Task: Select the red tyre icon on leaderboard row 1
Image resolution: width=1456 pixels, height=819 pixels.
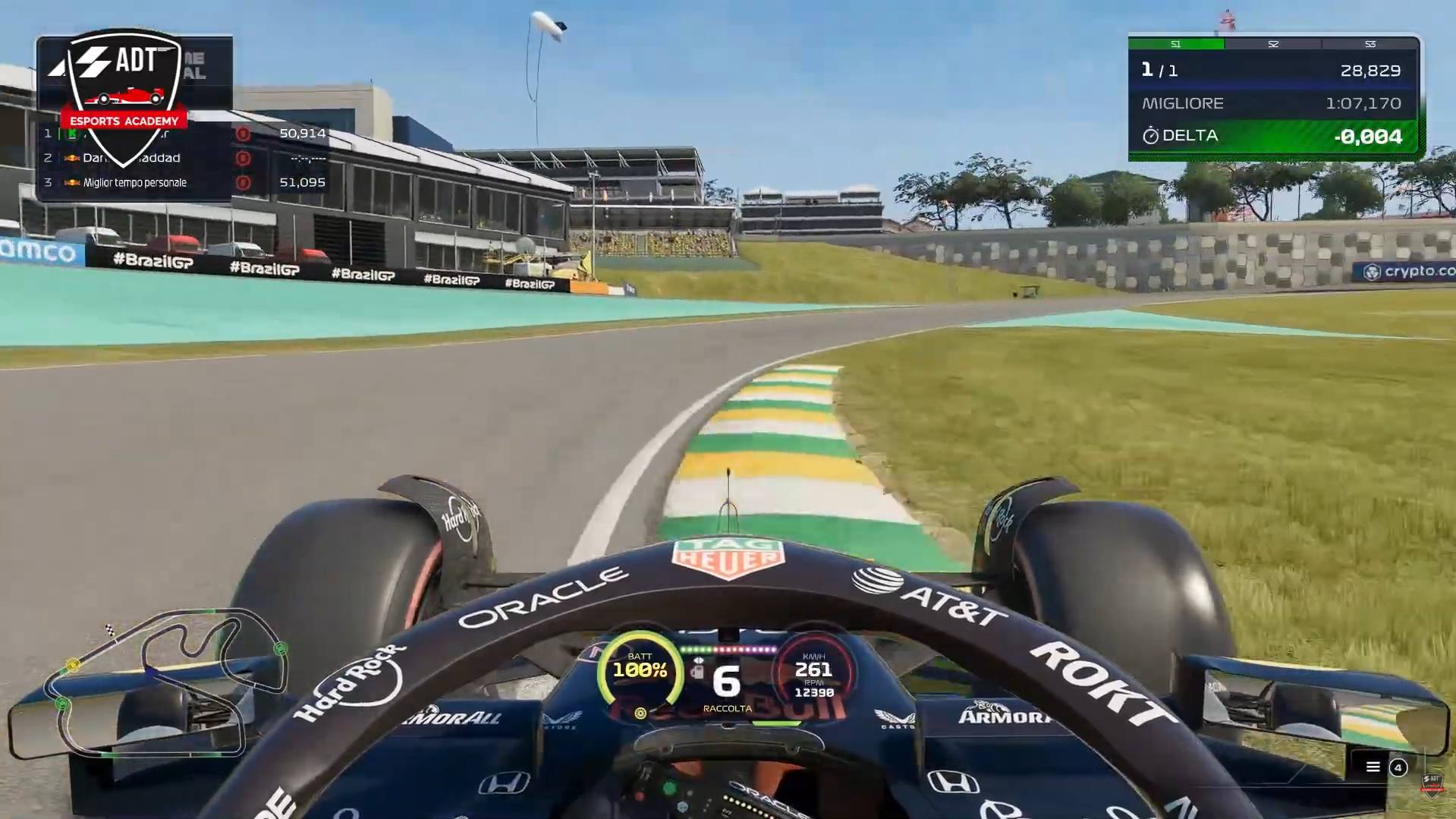Action: tap(244, 134)
